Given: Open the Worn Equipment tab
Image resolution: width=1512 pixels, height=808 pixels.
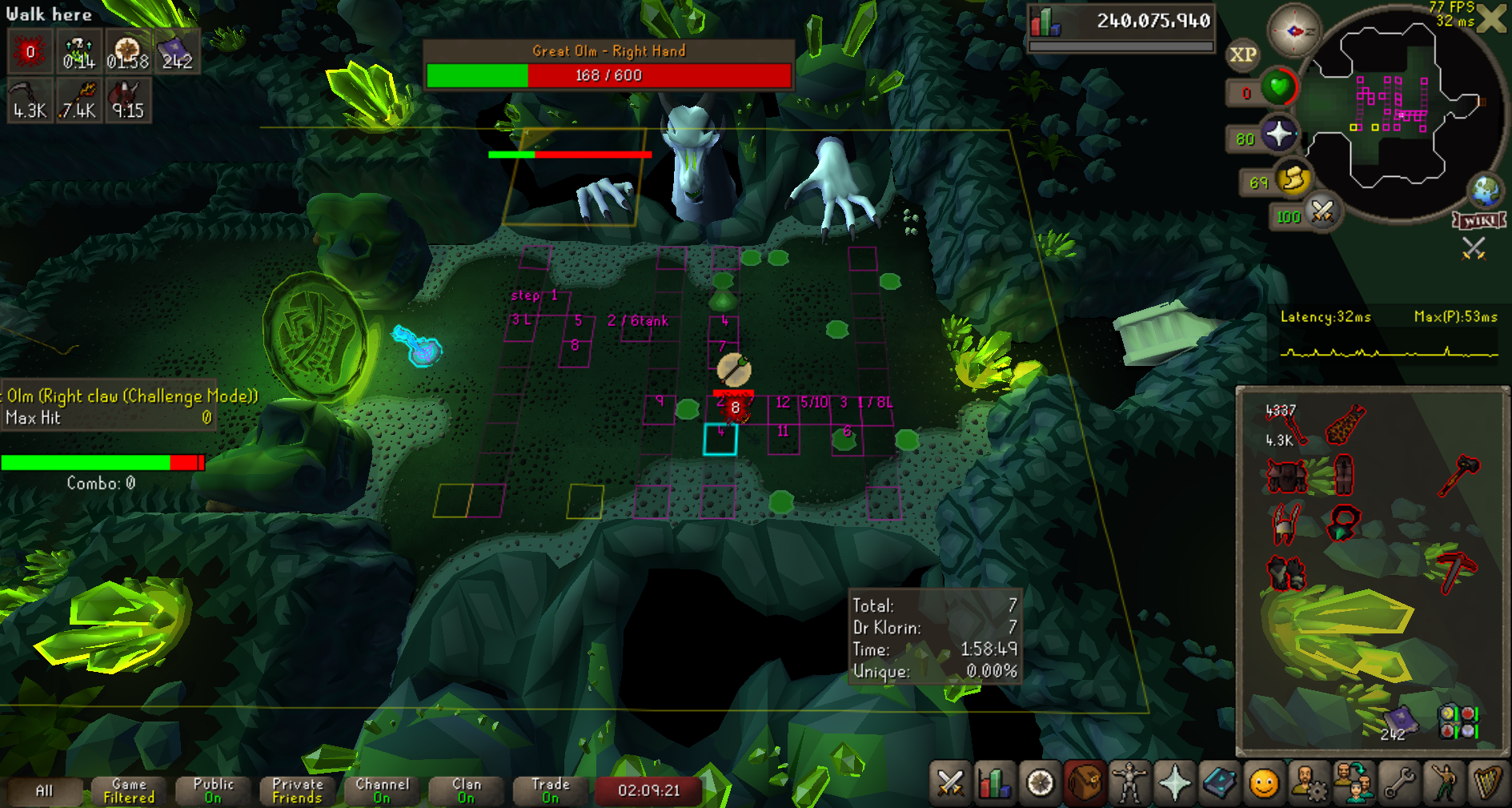Looking at the screenshot, I should 1129,782.
